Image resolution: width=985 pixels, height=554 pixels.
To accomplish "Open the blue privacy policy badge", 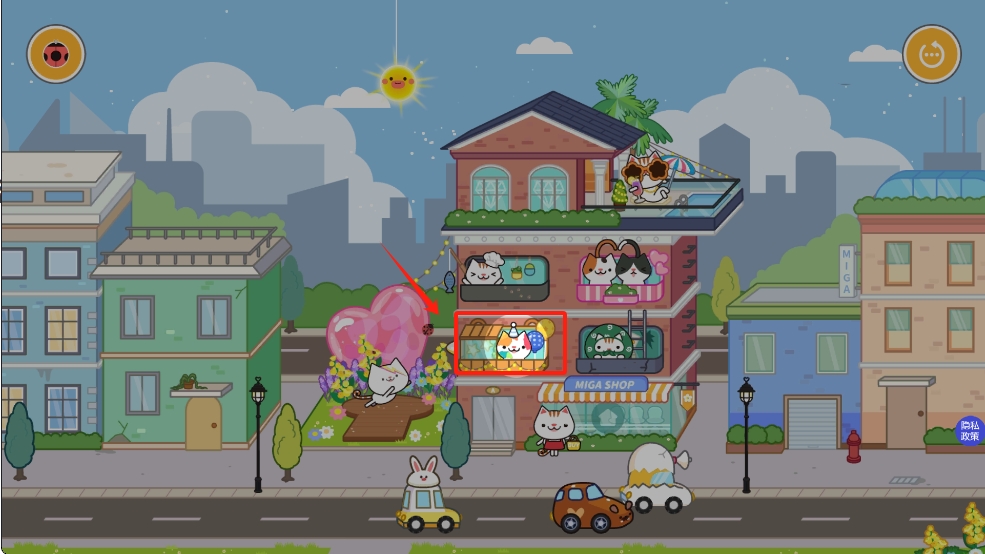I will point(969,431).
